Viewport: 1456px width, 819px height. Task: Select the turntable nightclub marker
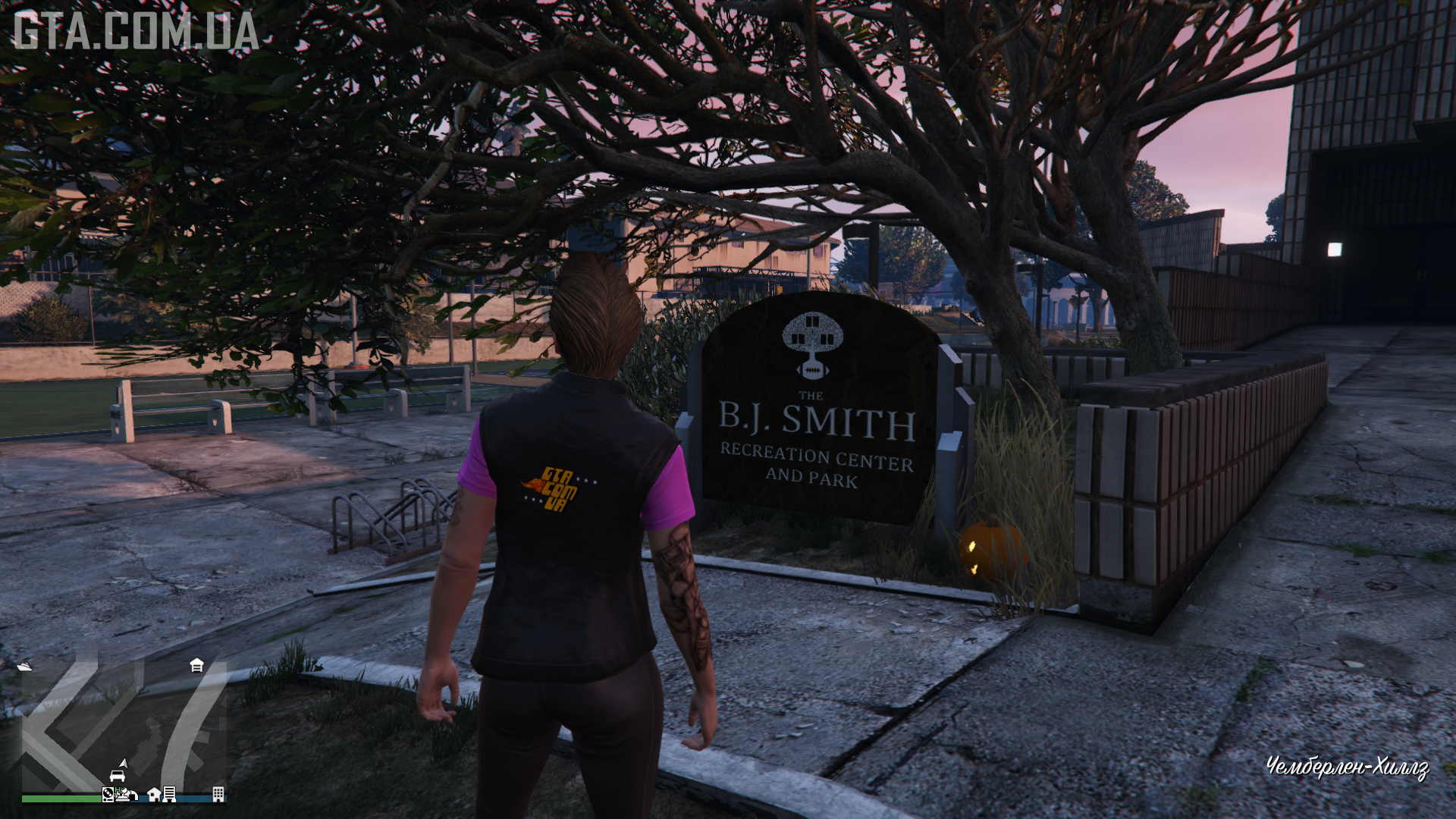pos(108,795)
